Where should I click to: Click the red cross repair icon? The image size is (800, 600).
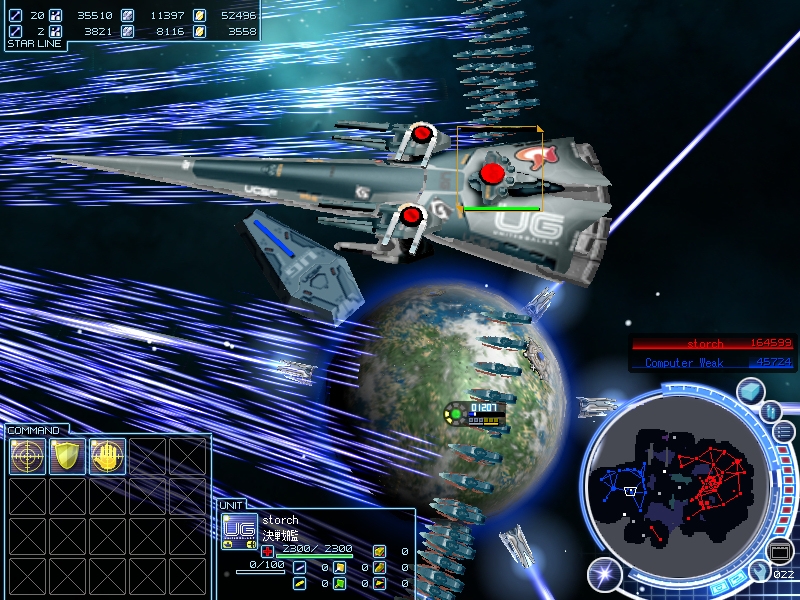(x=268, y=551)
